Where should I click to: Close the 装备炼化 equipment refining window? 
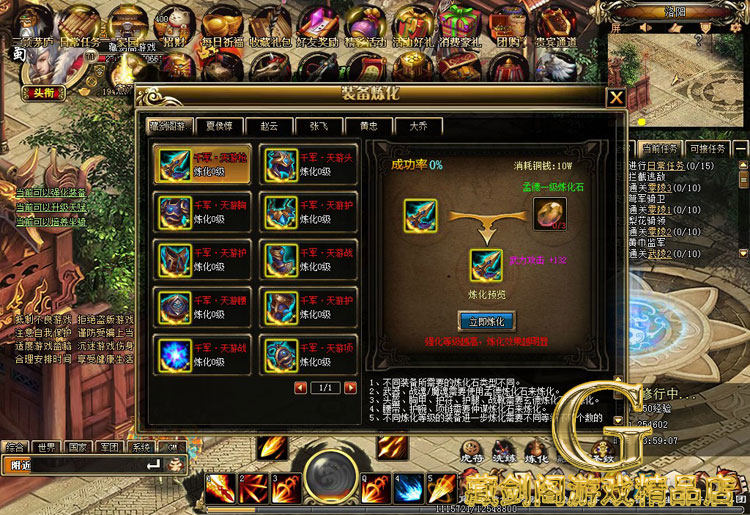616,97
